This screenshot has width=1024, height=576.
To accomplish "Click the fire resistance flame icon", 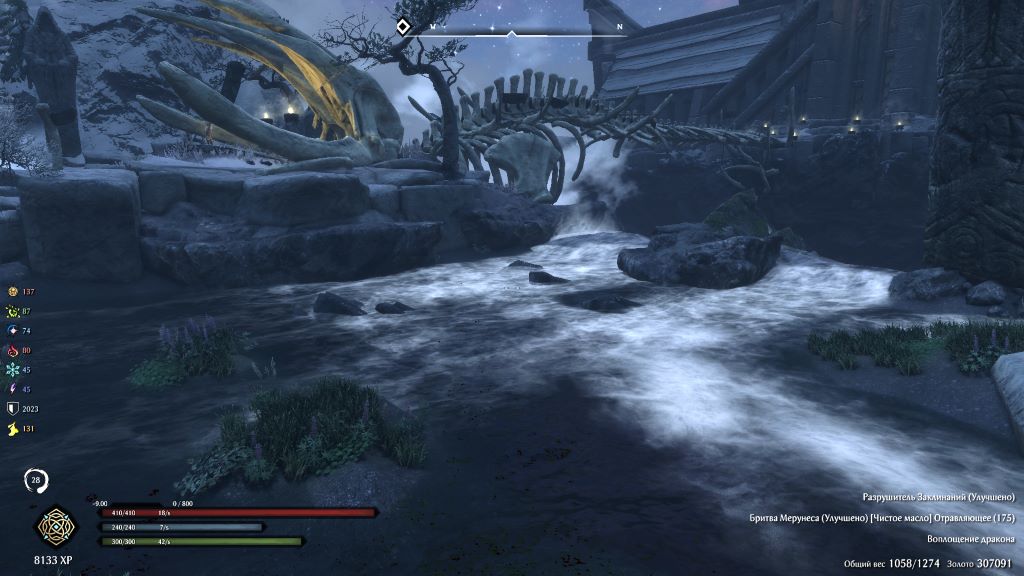I will pos(13,350).
